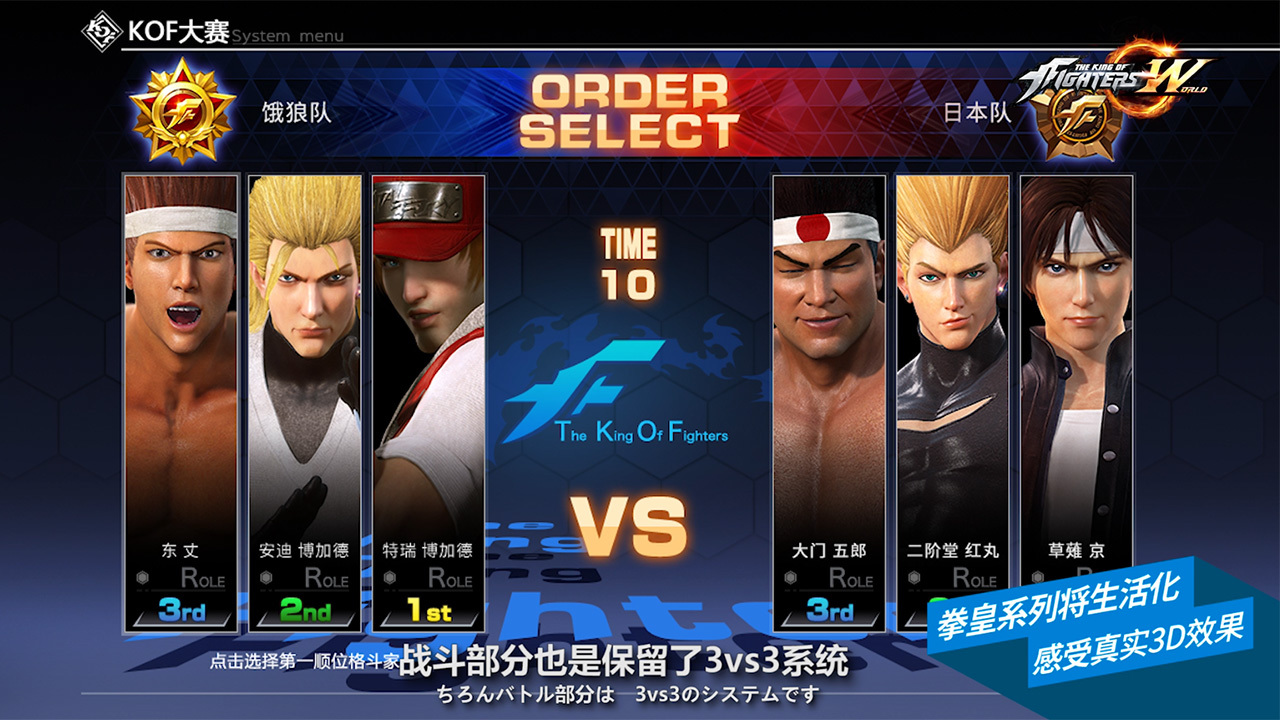The height and width of the screenshot is (720, 1280).
Task: Choose Andy Bogard's 2nd-position card
Action: tap(304, 400)
